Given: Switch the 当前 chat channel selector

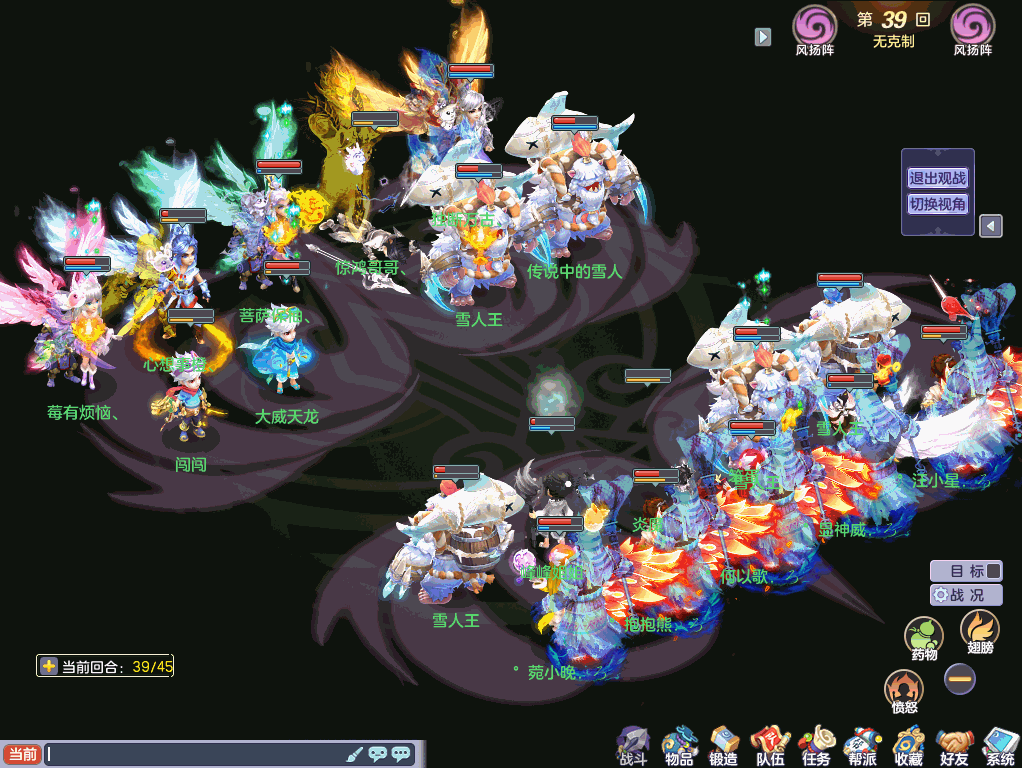Looking at the screenshot, I should tap(22, 754).
